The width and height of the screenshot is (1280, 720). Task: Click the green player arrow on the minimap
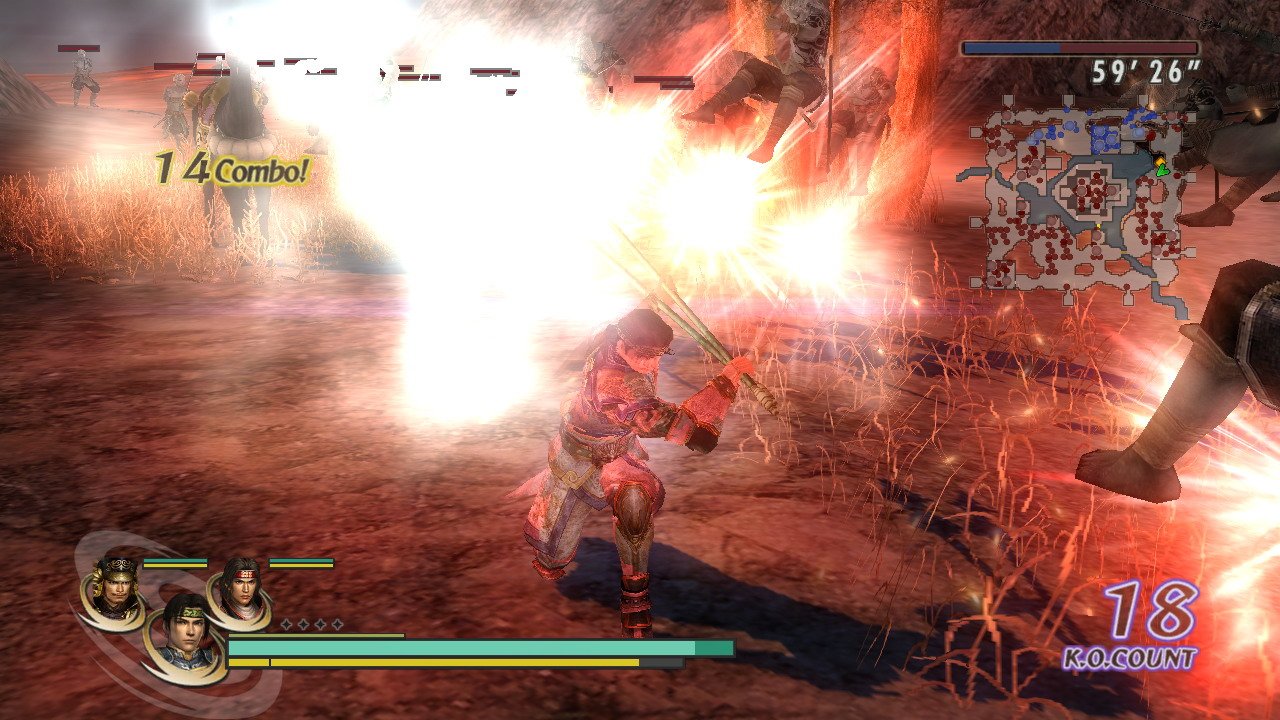1161,172
